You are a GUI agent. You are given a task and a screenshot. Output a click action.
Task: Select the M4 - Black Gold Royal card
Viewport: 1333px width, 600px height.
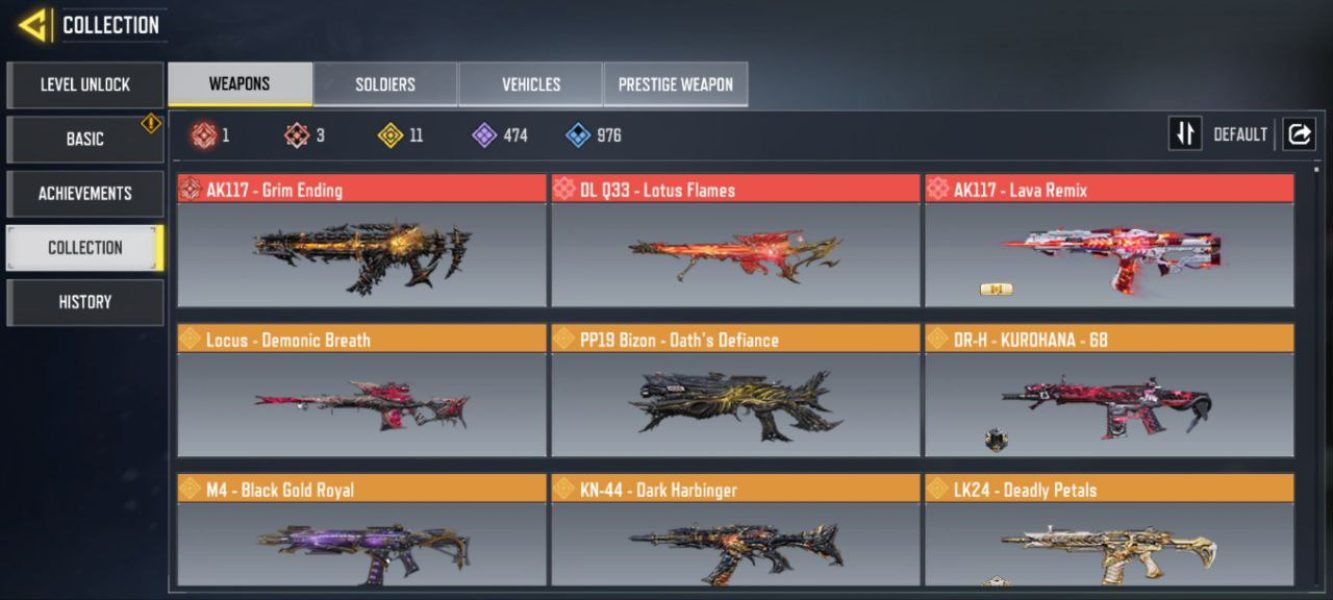362,531
